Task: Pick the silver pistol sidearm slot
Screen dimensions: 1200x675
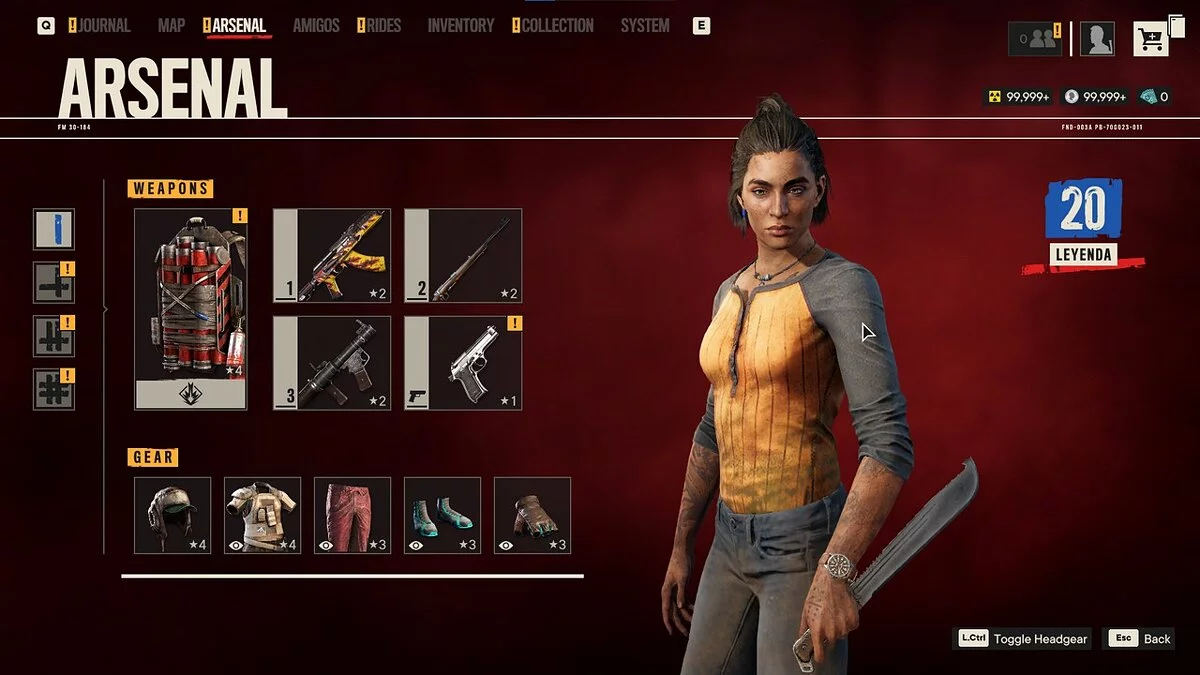Action: tap(463, 363)
